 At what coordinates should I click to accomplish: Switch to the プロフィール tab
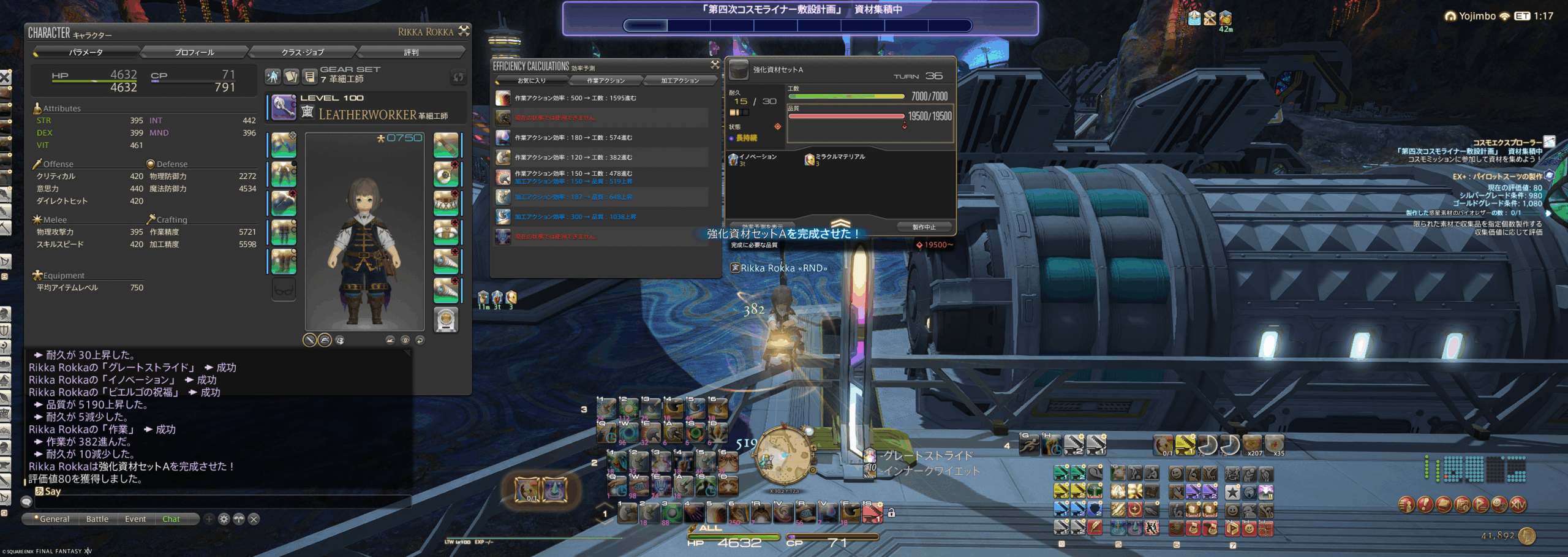coord(194,53)
